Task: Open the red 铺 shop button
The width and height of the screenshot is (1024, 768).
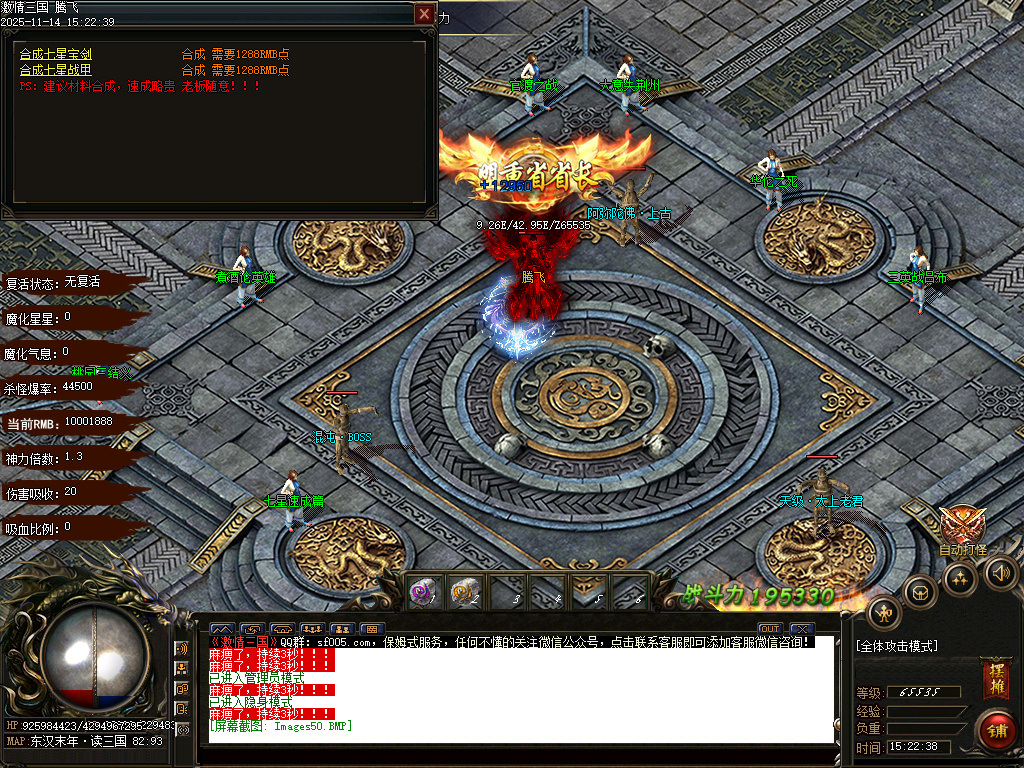Action: tap(996, 729)
